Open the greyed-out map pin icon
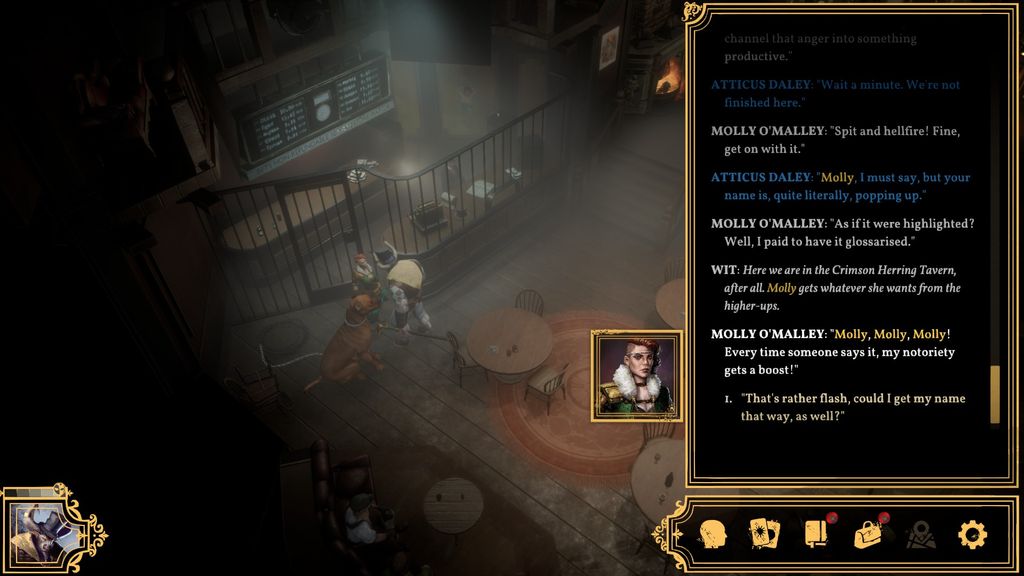The image size is (1024, 576). [x=920, y=534]
